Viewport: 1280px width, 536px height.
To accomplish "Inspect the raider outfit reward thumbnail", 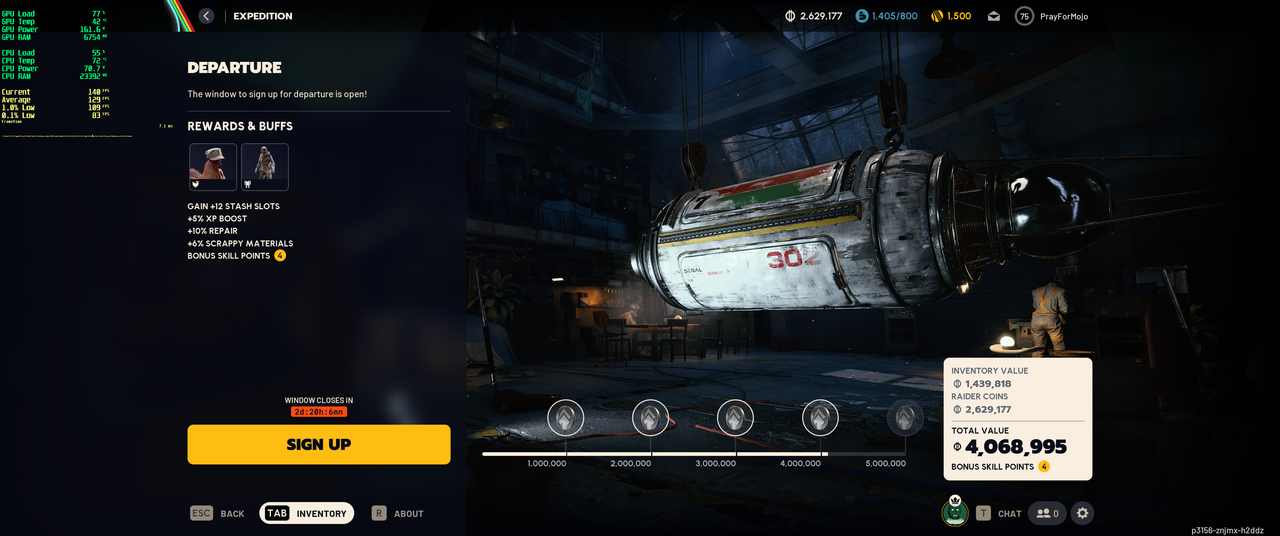I will (x=265, y=167).
